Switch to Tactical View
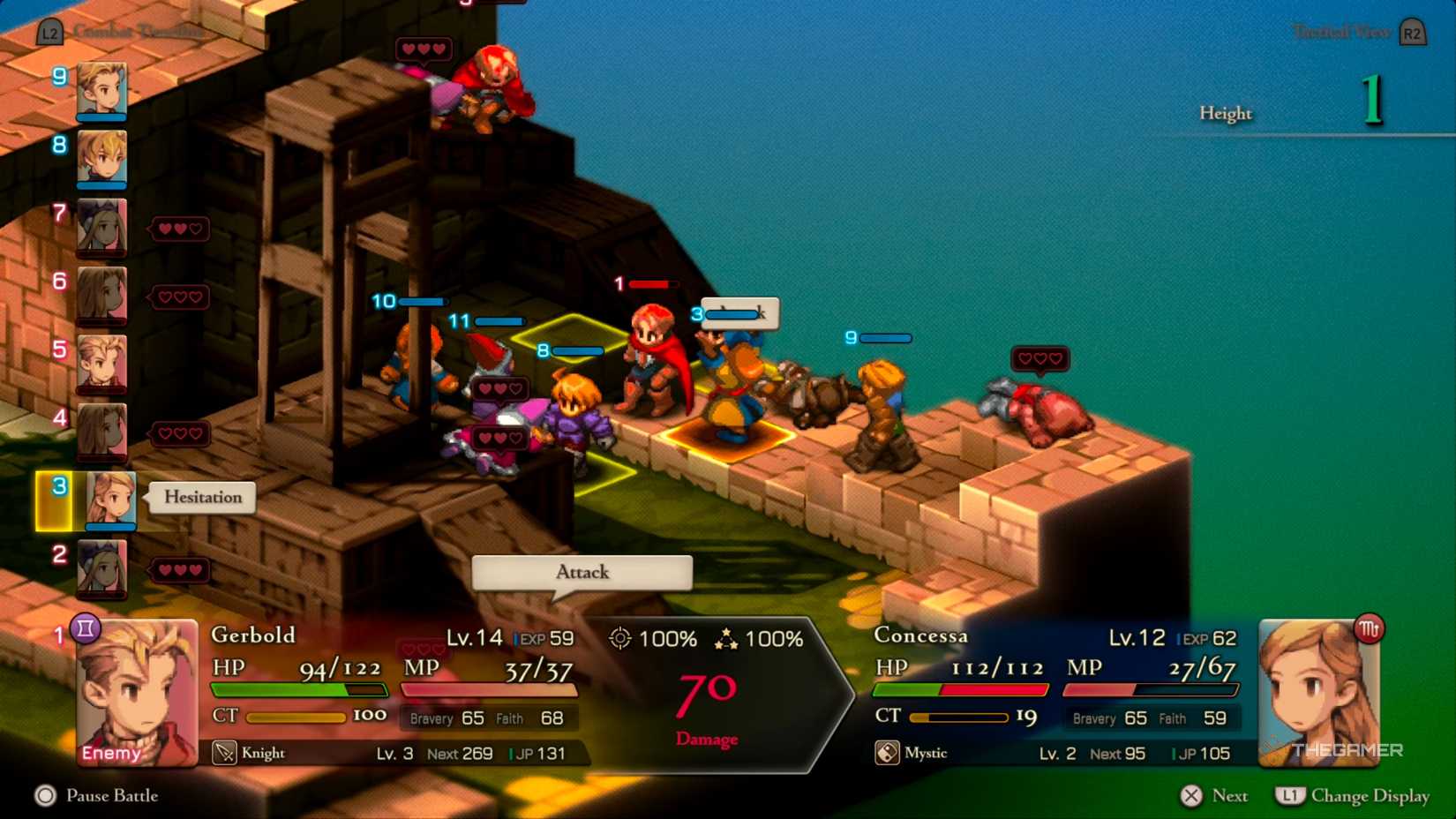The width and height of the screenshot is (1456, 819). [x=1340, y=30]
